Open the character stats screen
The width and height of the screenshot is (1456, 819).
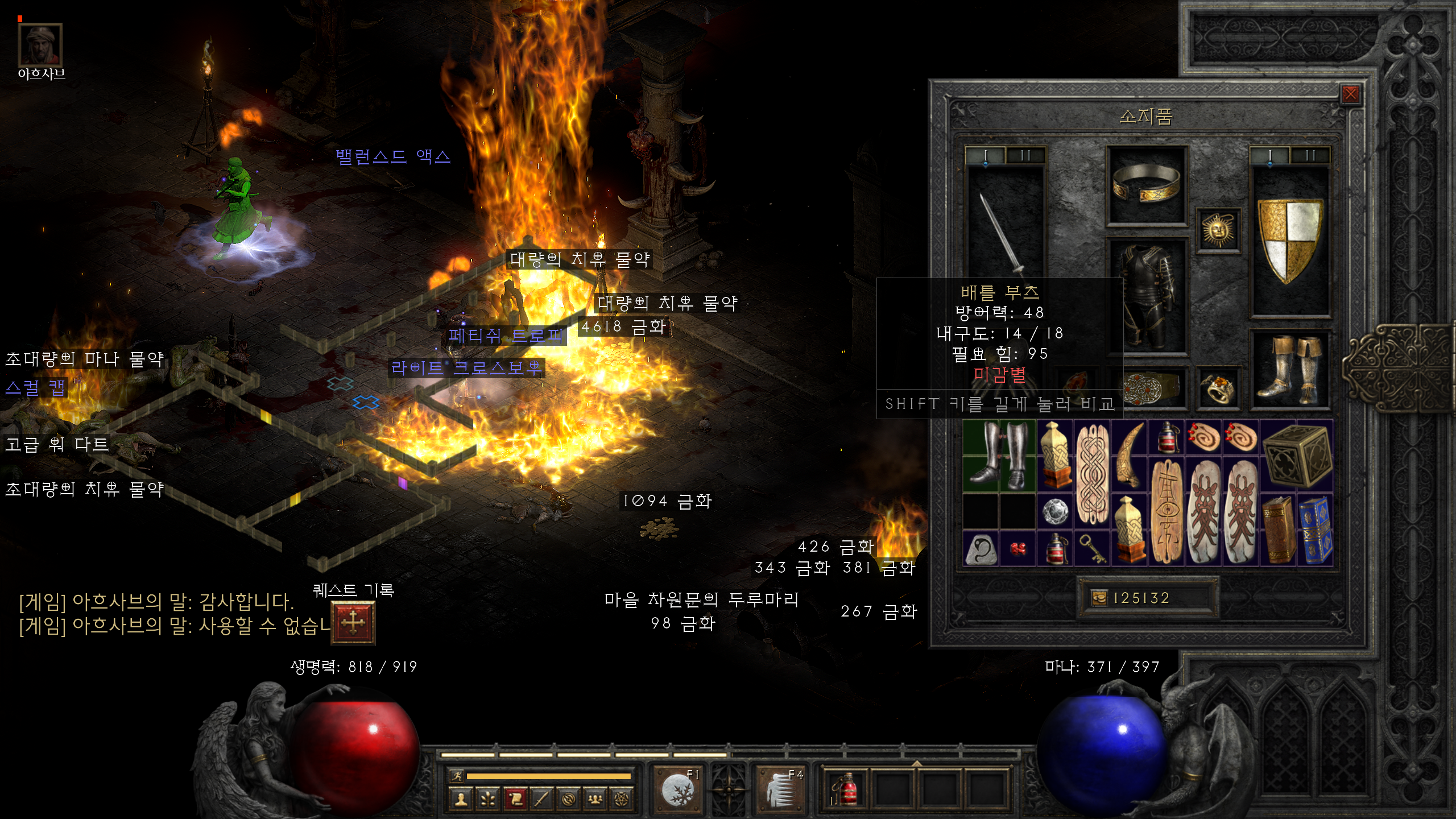[461, 800]
